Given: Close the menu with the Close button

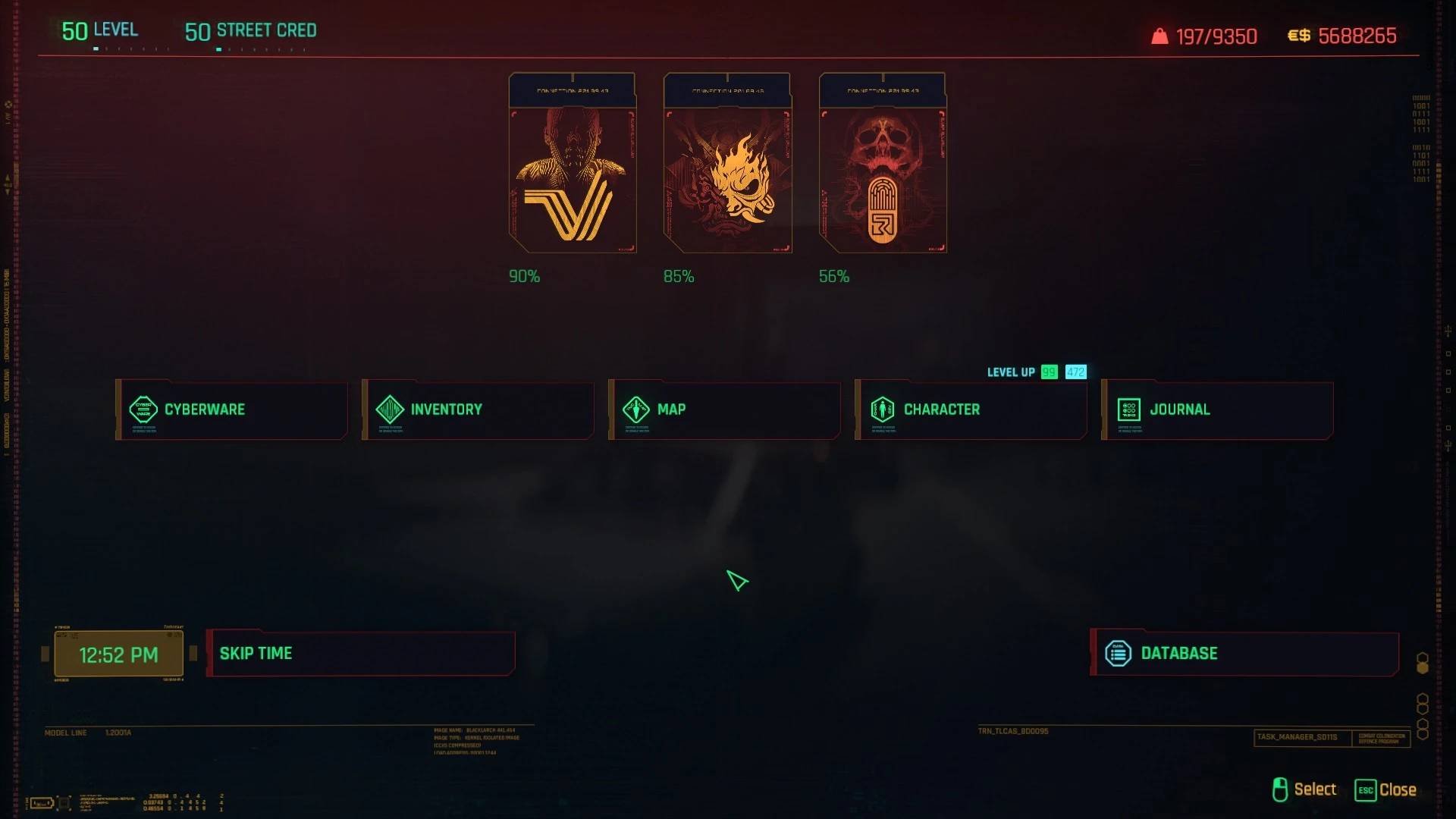Looking at the screenshot, I should [x=1385, y=789].
